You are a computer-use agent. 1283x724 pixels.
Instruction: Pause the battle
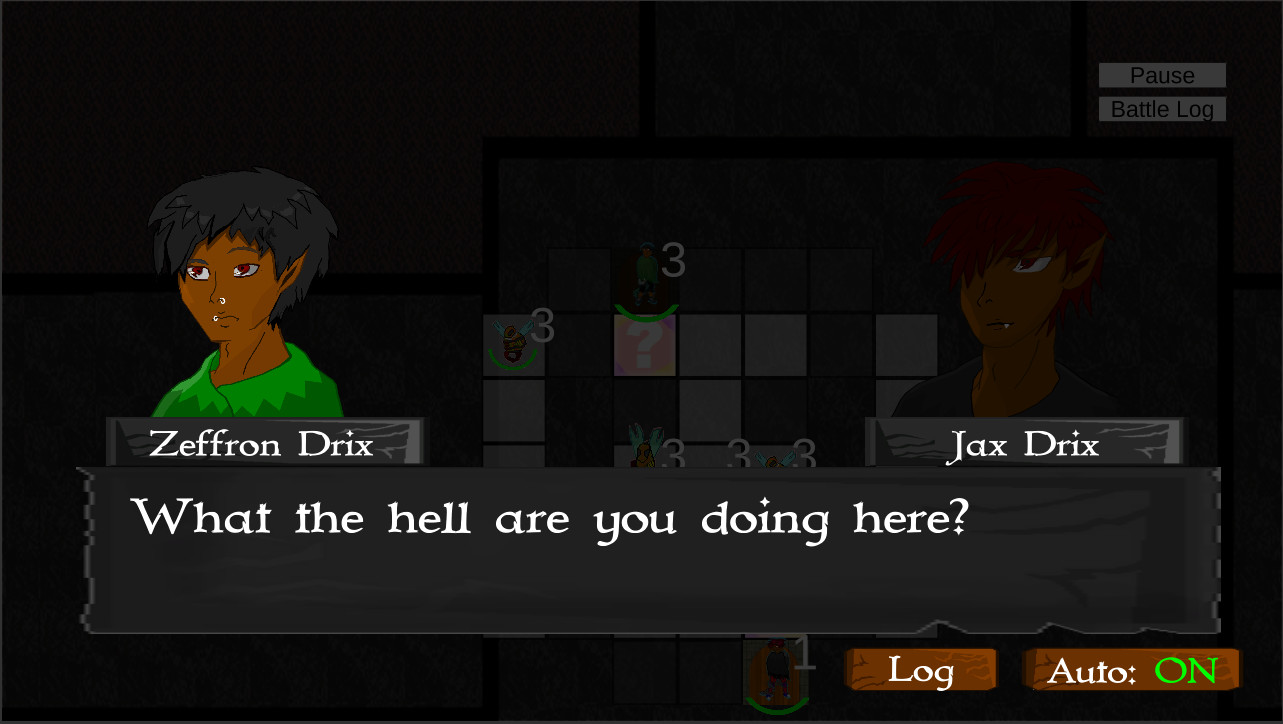point(1161,75)
